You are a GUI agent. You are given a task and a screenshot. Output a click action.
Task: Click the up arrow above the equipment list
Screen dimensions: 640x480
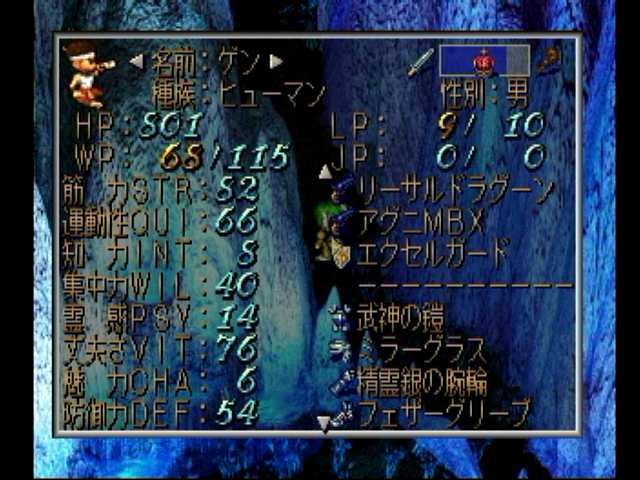tap(325, 172)
